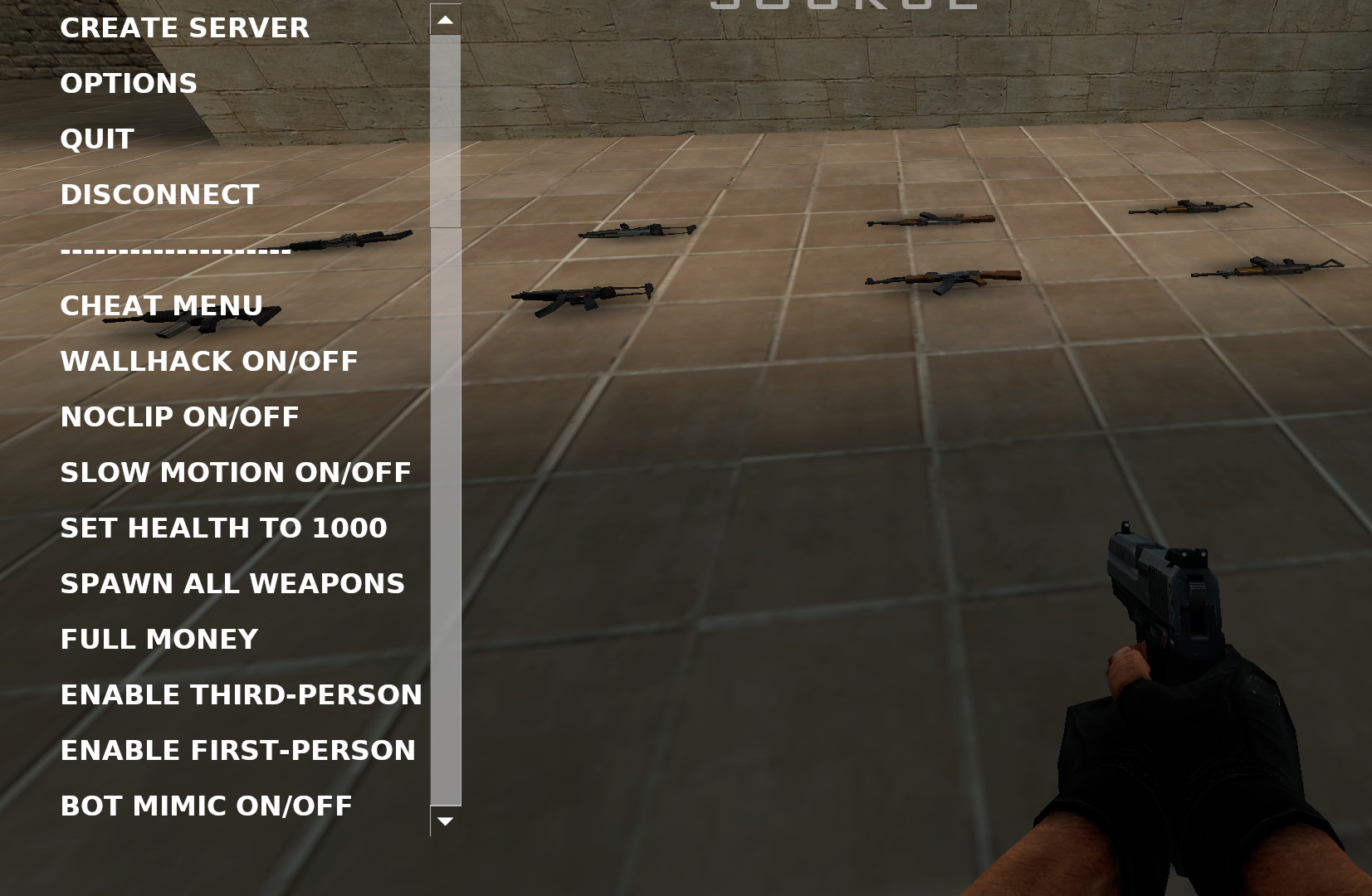Open the CHEAT MENU

click(x=160, y=305)
